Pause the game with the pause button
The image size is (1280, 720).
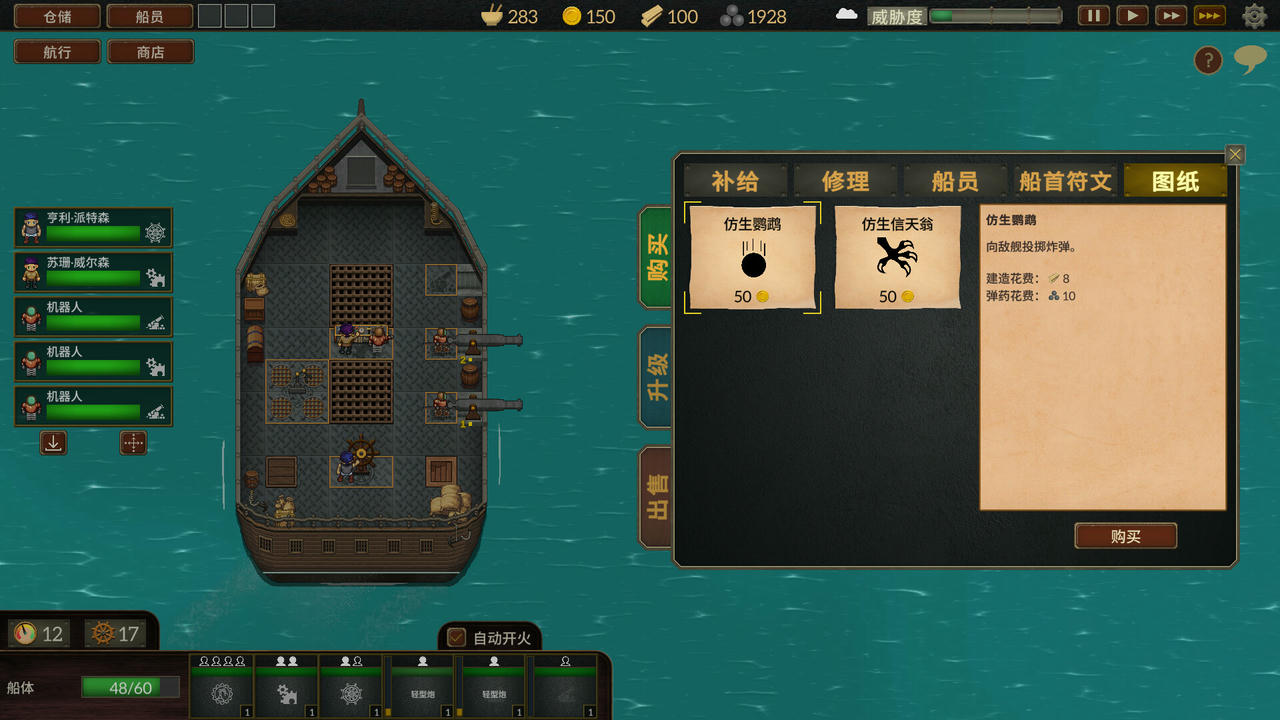click(1092, 16)
